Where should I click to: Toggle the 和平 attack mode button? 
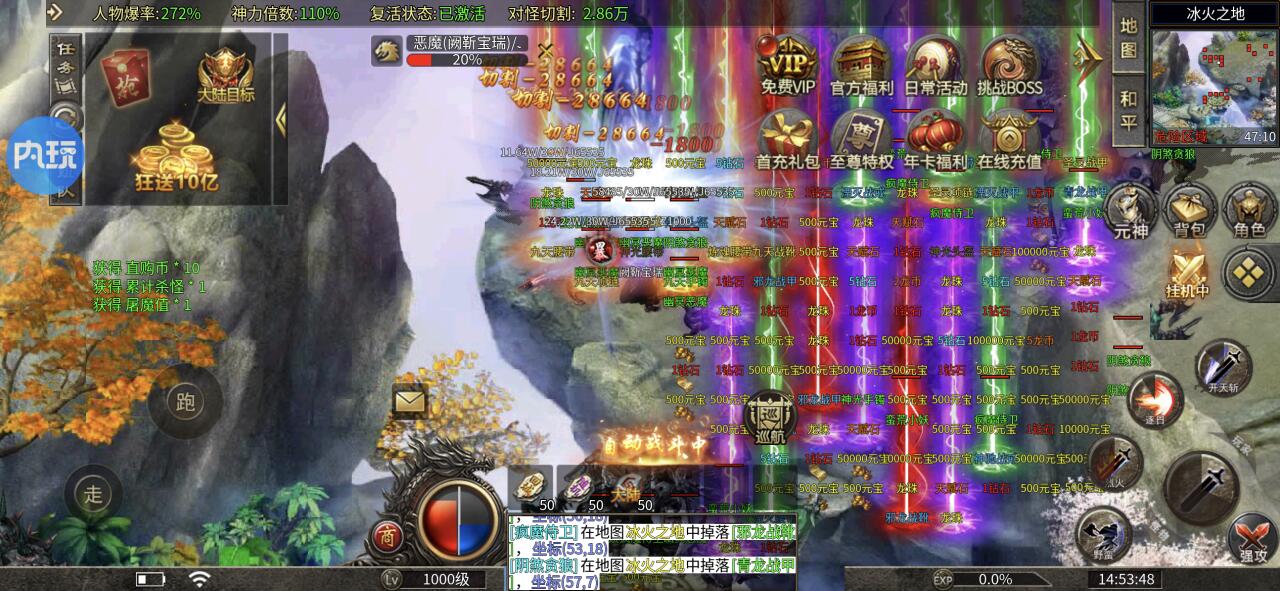click(1129, 110)
